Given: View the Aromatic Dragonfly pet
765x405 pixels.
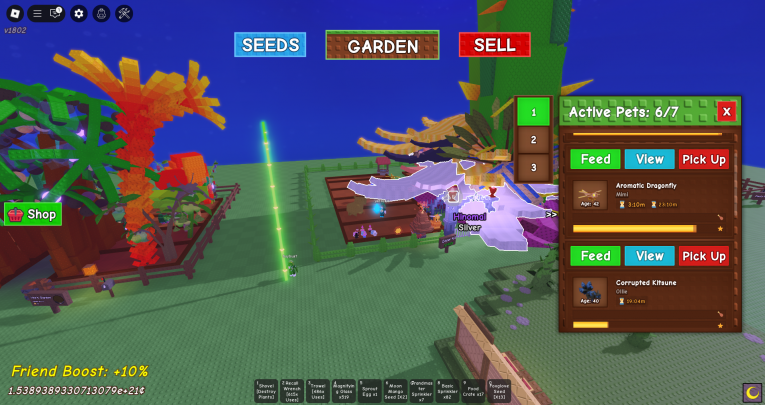Looking at the screenshot, I should [650, 159].
